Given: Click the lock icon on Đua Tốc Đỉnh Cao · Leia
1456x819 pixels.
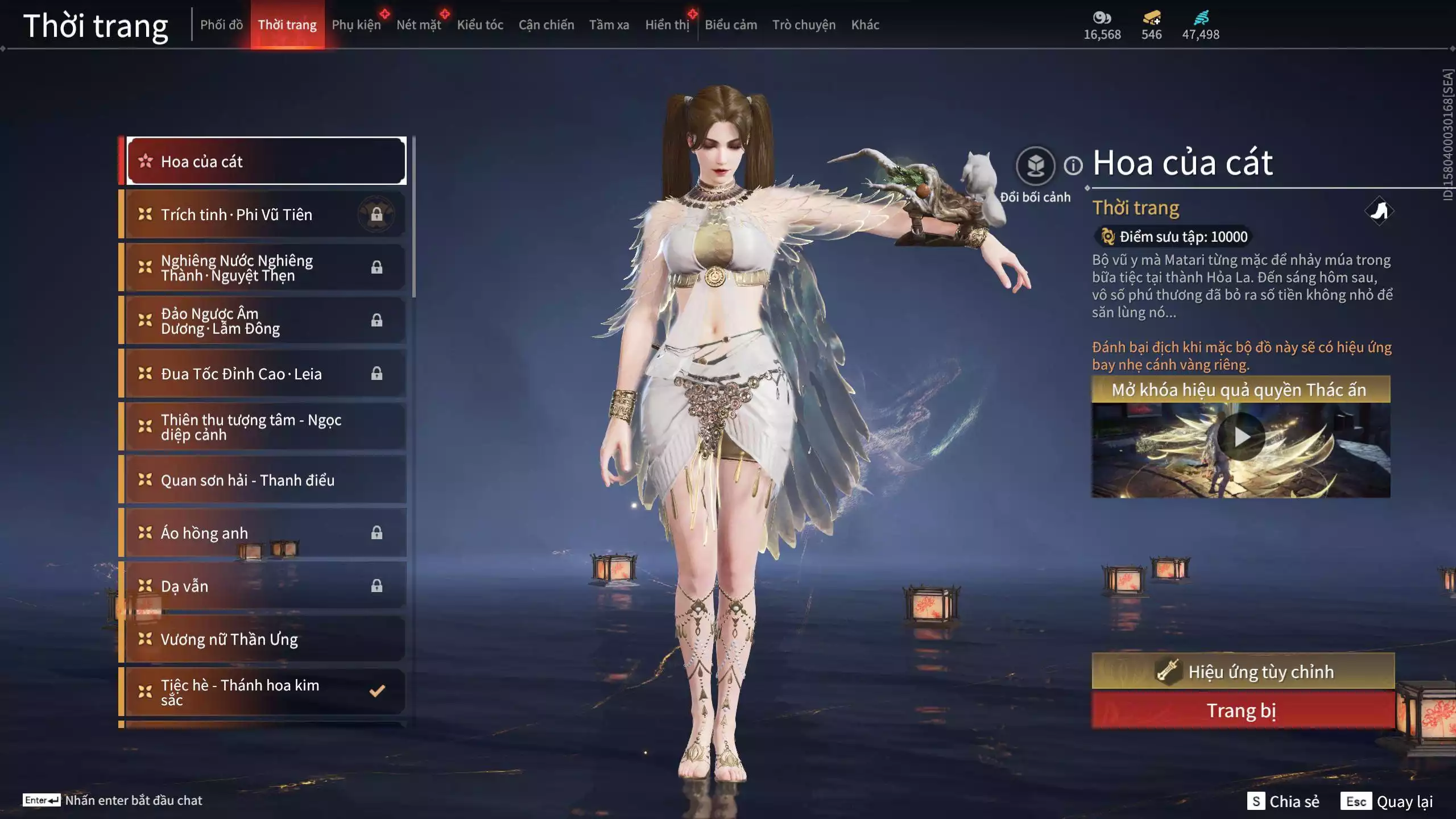Looking at the screenshot, I should [x=377, y=374].
